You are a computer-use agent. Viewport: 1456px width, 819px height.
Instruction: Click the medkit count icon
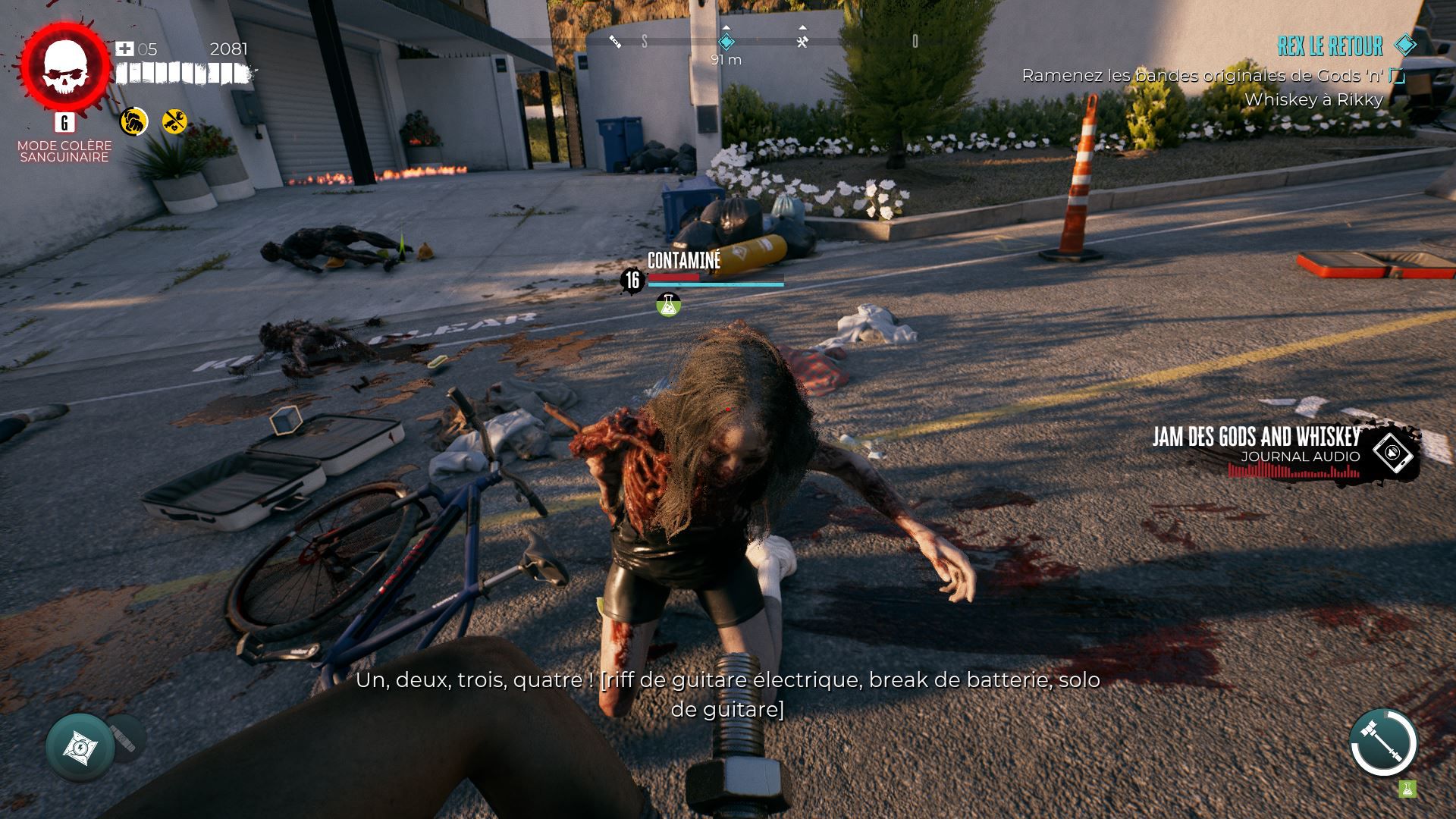click(x=124, y=49)
